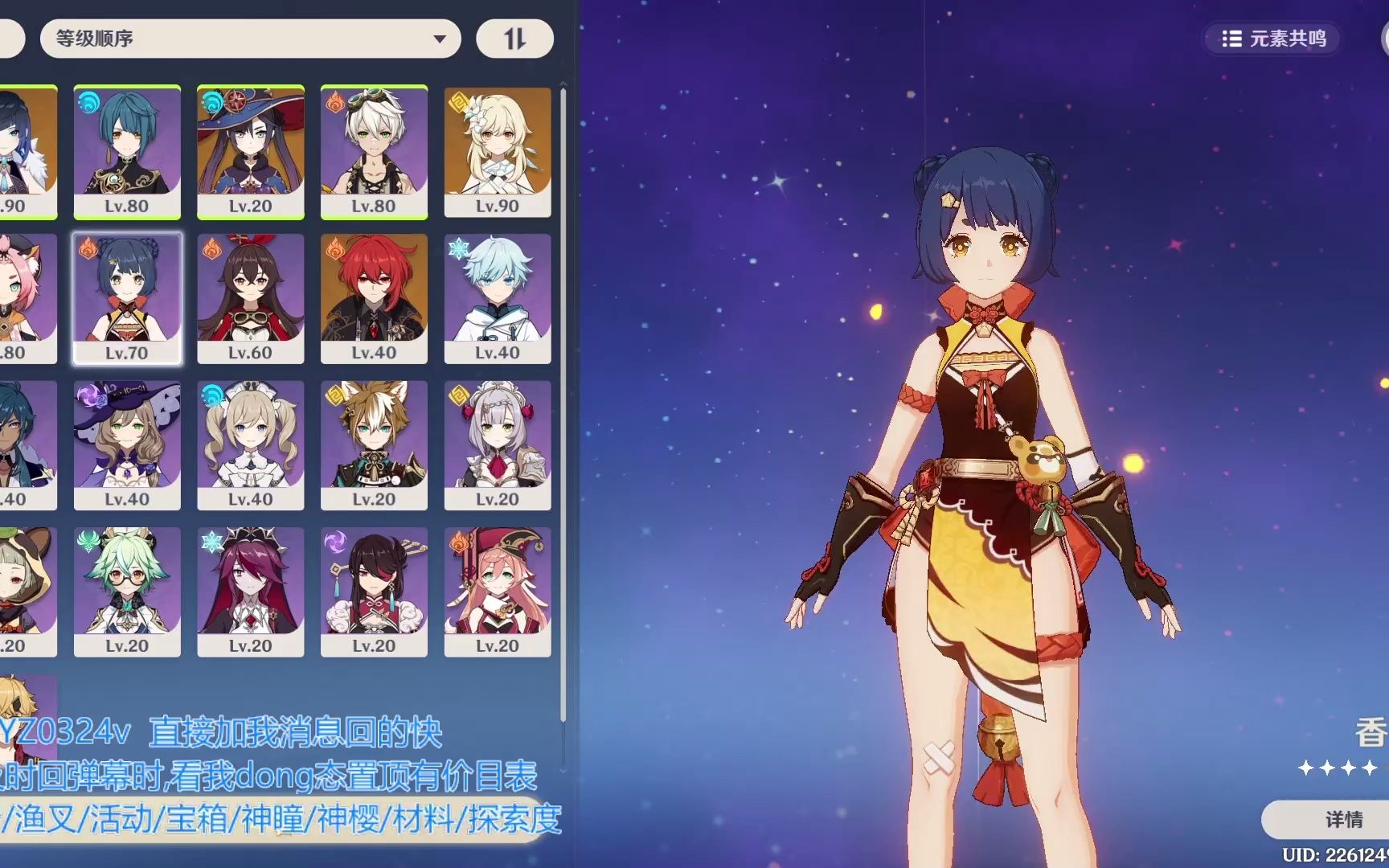Click the list icon inside the 元素共鸣 button
Image resolution: width=1389 pixels, height=868 pixels.
pos(1232,38)
